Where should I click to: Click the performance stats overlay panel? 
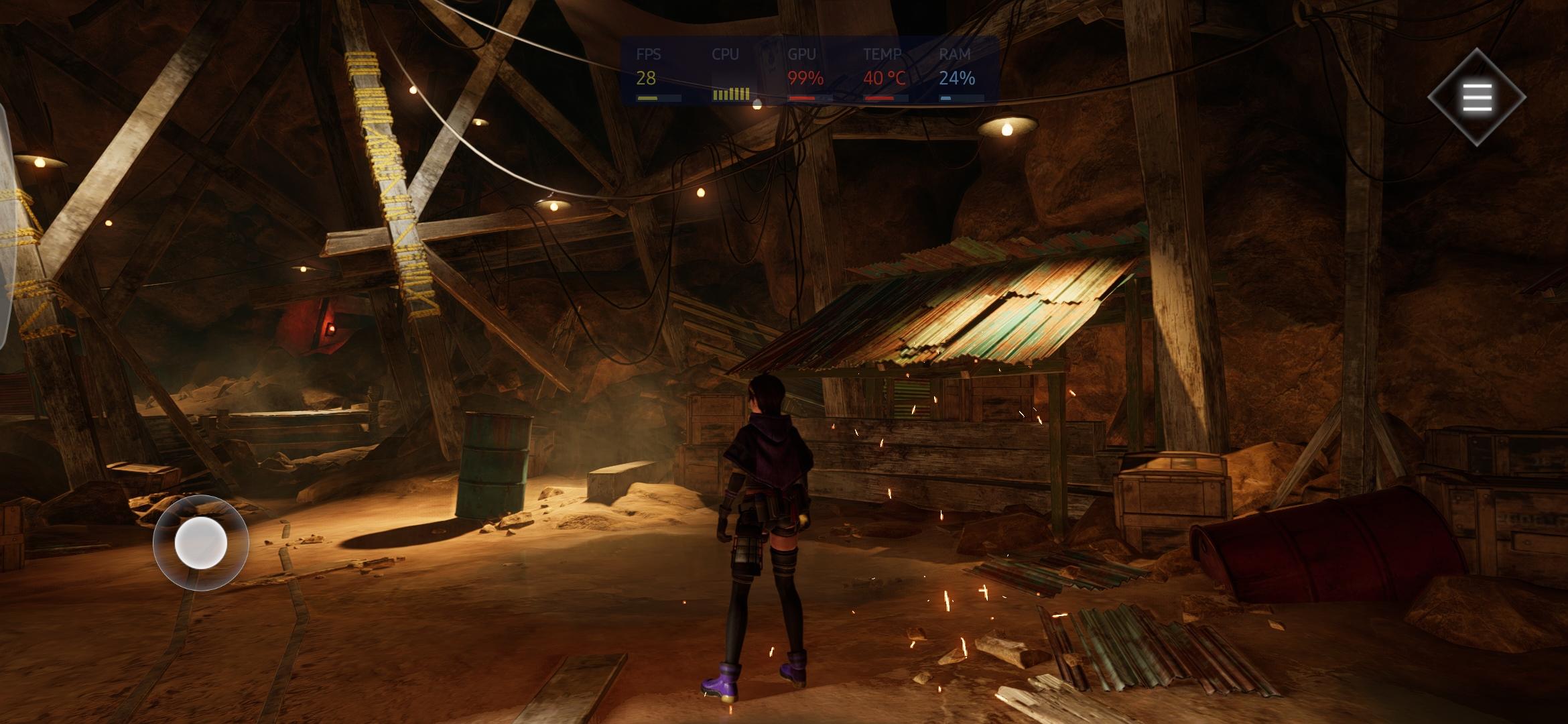809,71
